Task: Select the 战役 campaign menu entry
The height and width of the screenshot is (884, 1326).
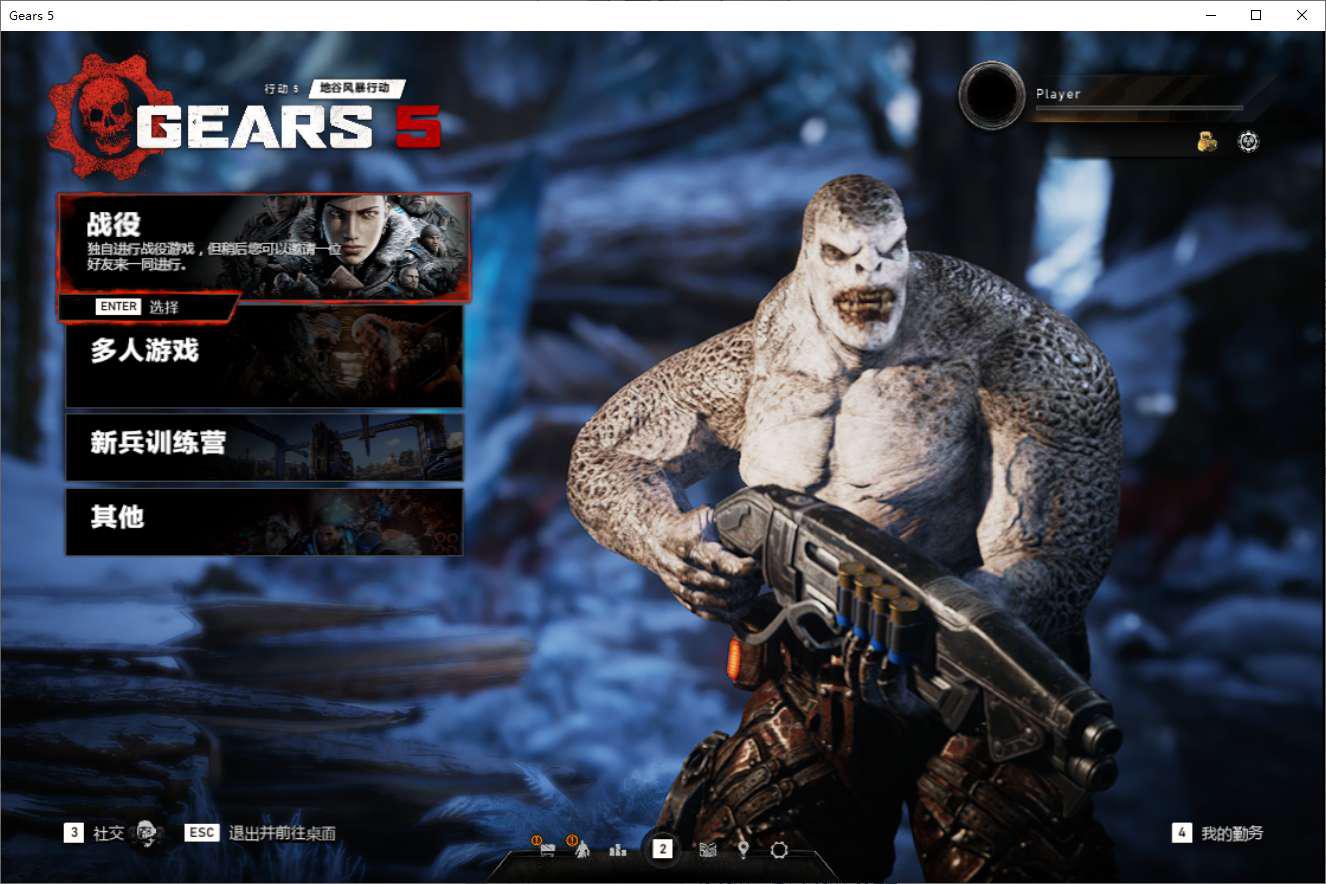Action: click(264, 246)
